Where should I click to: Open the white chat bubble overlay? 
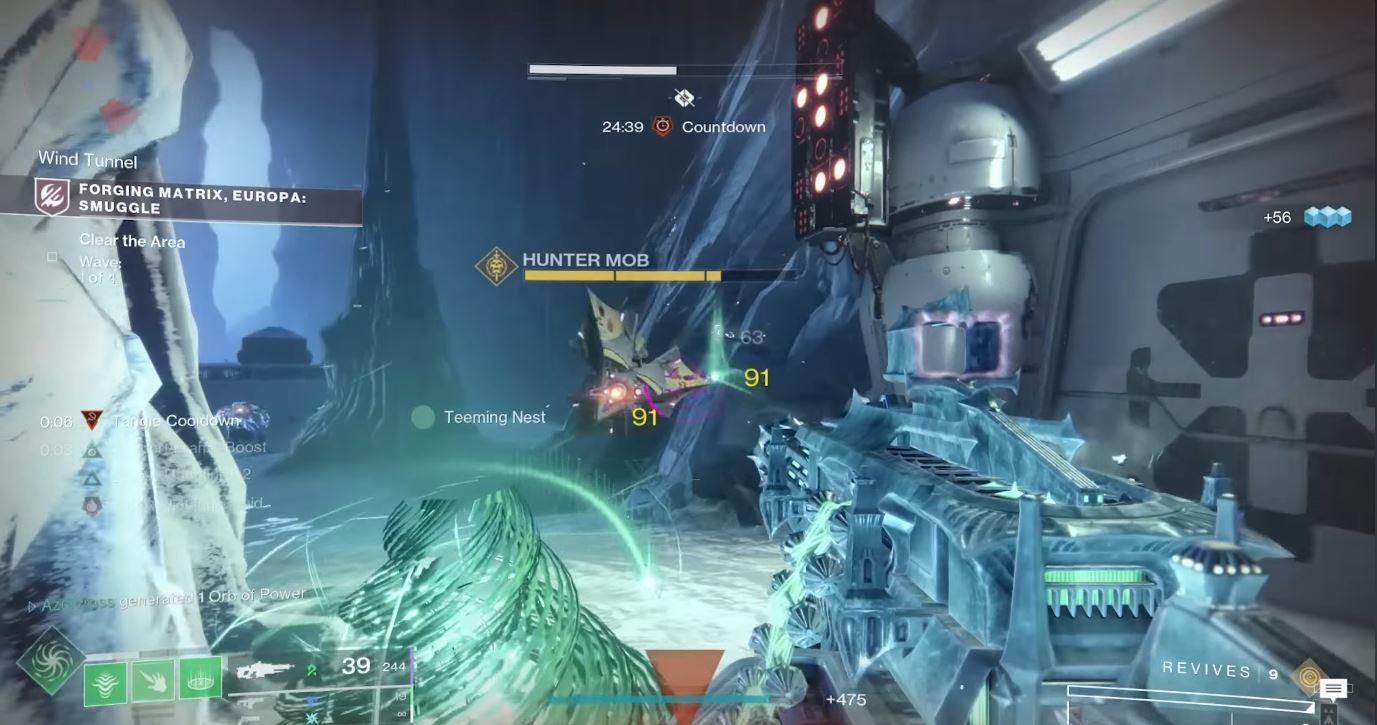(1333, 690)
